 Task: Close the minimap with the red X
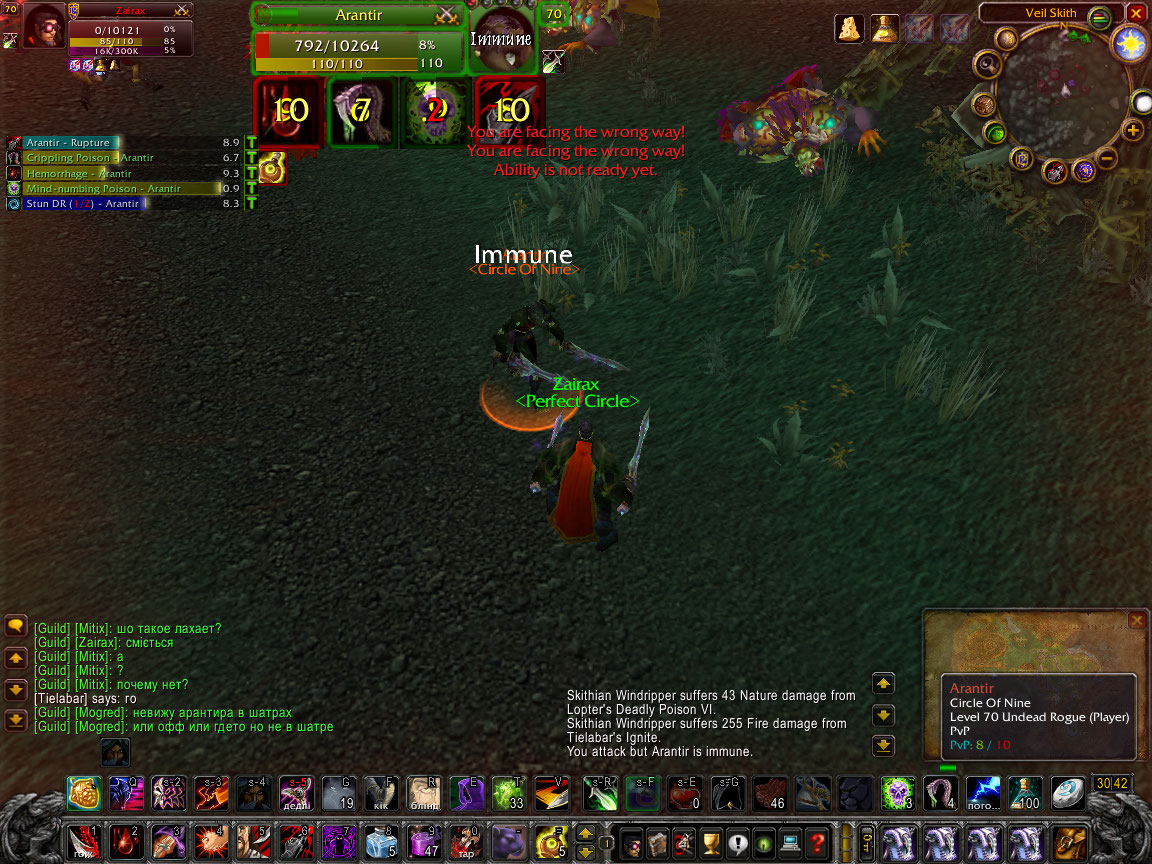pyautogui.click(x=1136, y=13)
